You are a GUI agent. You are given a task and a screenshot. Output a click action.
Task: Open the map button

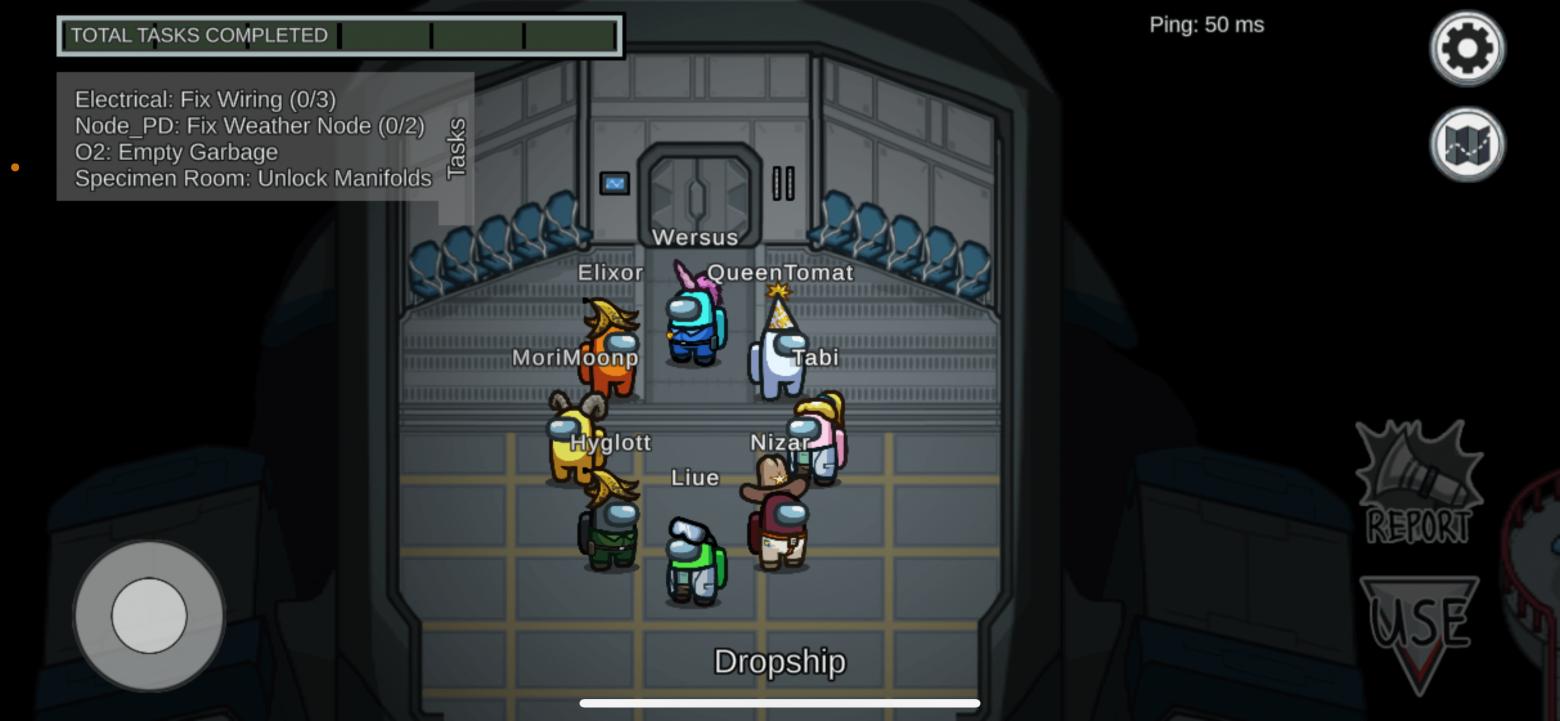pyautogui.click(x=1467, y=145)
